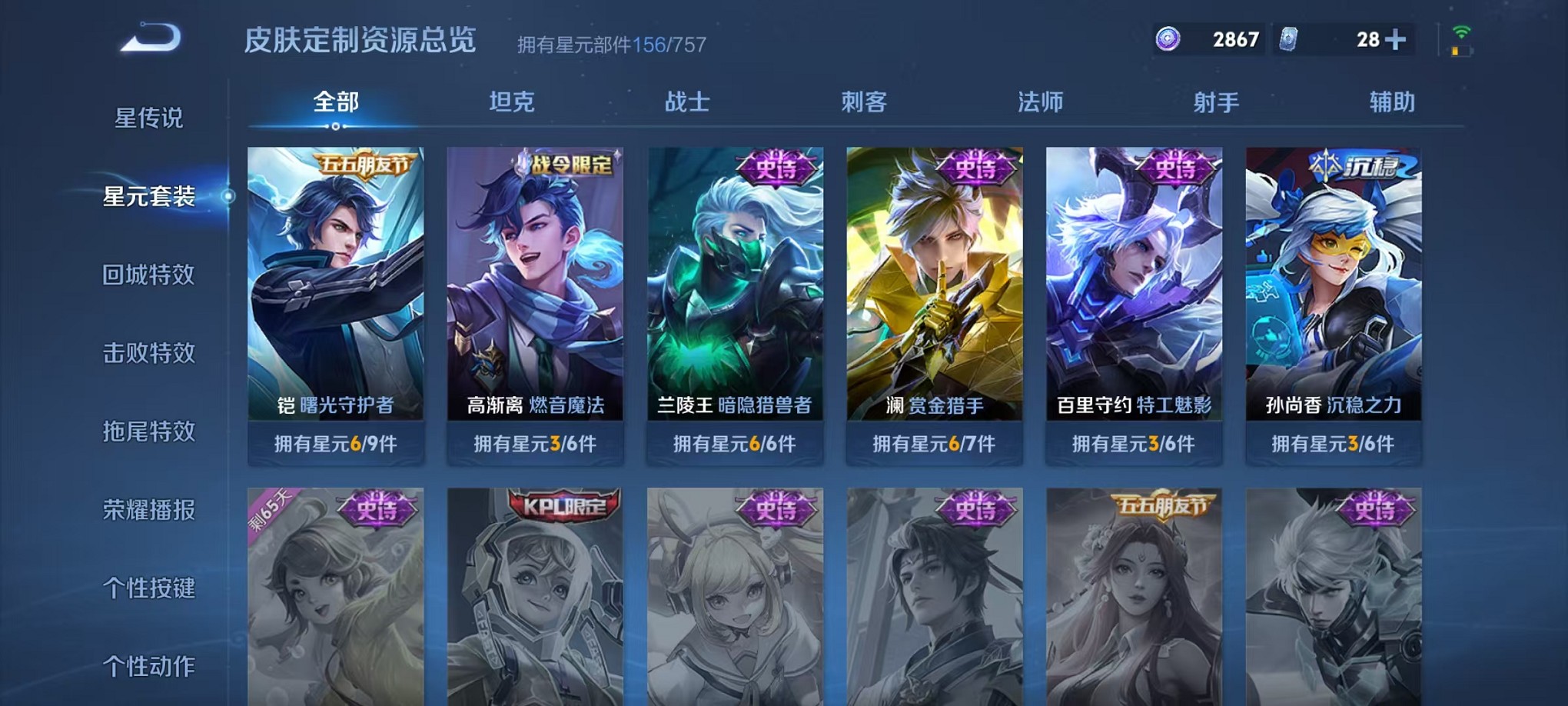Click the back arrow in the top left corner
The image size is (1568, 706).
click(x=148, y=36)
